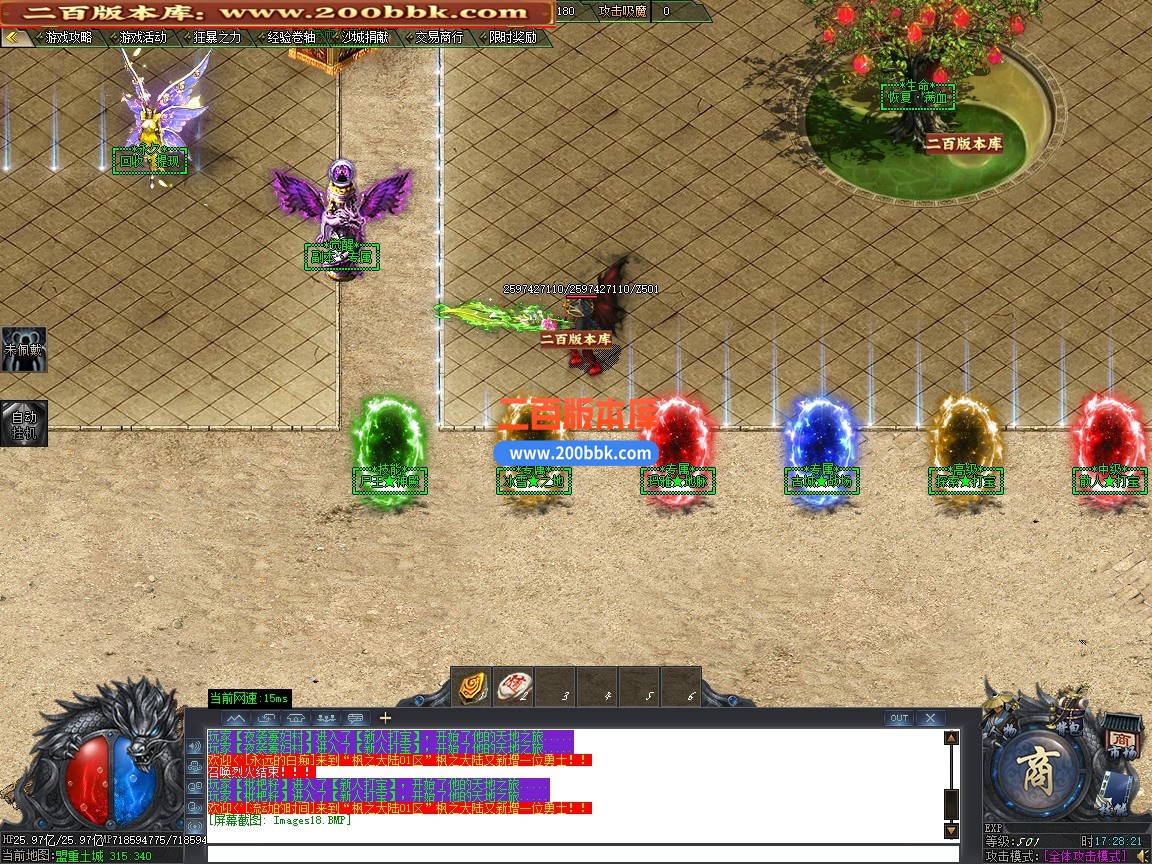Image resolution: width=1152 pixels, height=864 pixels.
Task: Click the OUT button on the chat panel
Action: click(x=898, y=718)
